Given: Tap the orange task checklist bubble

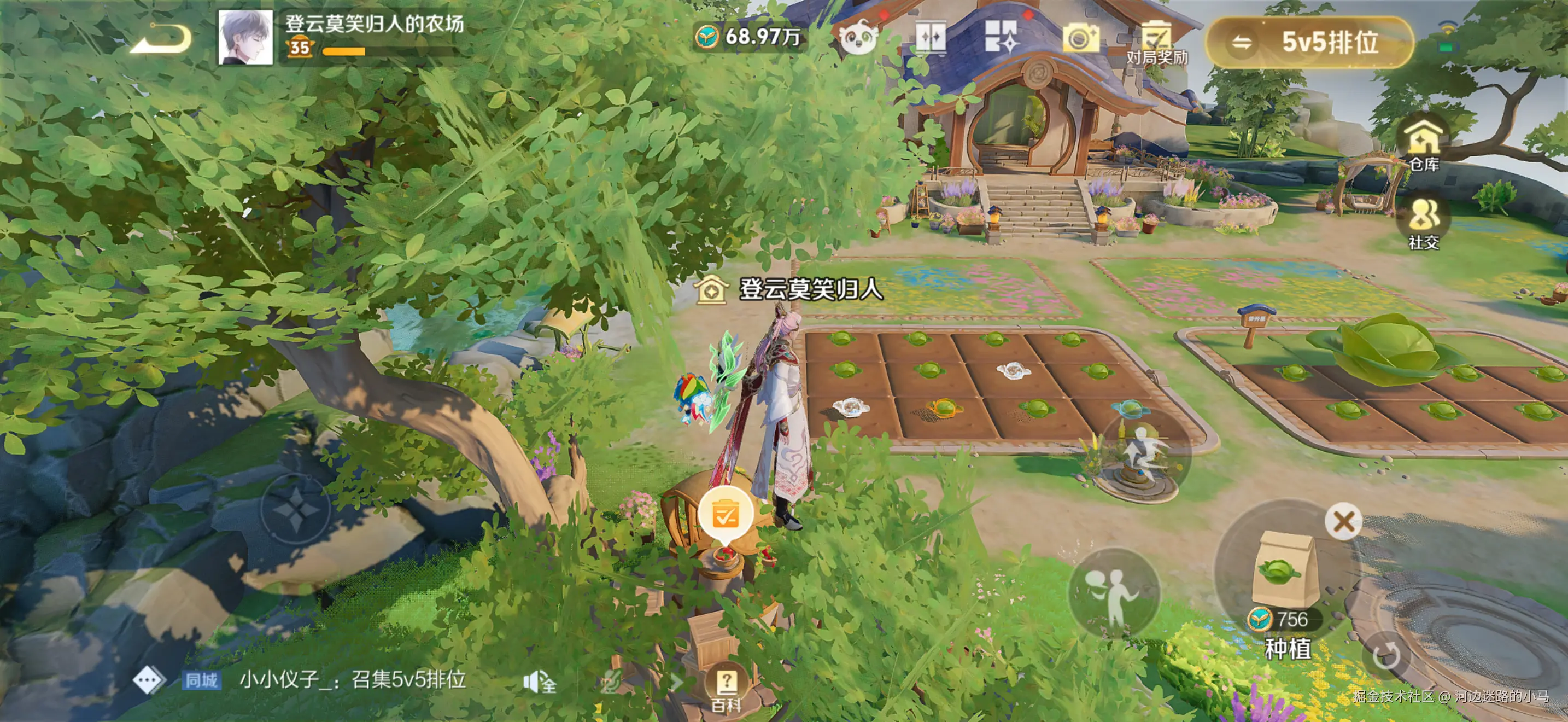Looking at the screenshot, I should 725,516.
